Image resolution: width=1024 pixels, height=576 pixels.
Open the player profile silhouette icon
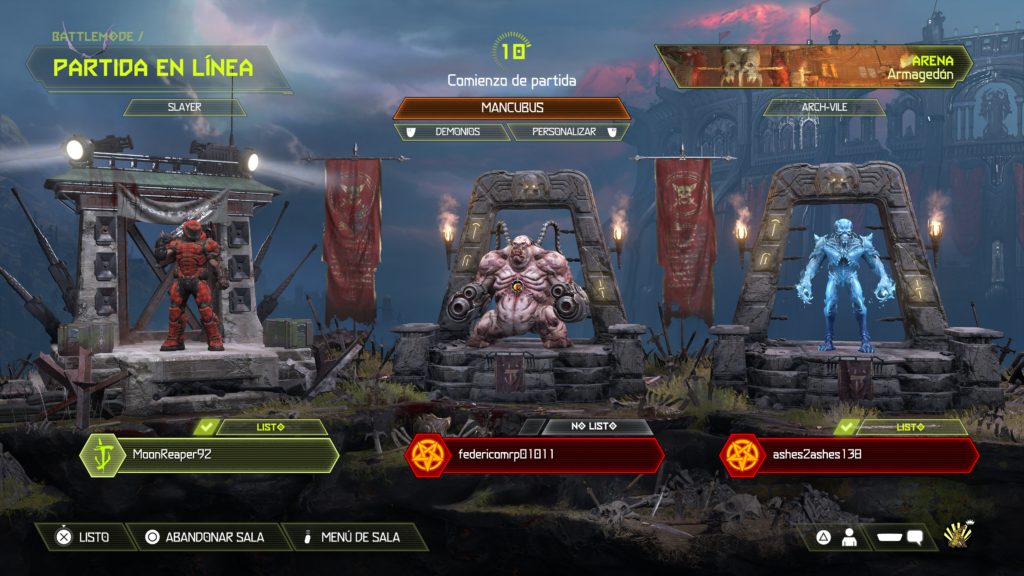(x=849, y=538)
